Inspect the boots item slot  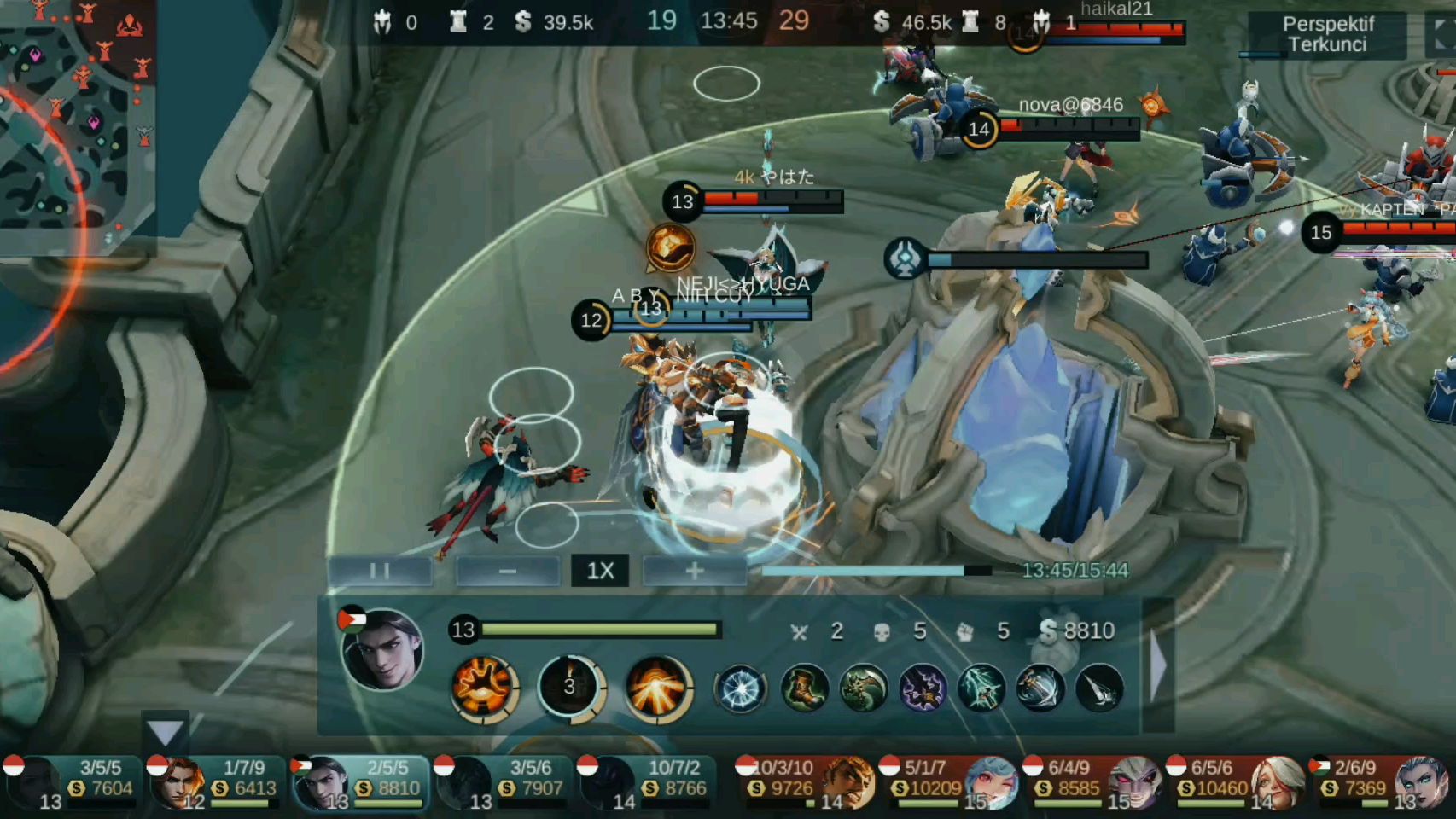tap(804, 688)
